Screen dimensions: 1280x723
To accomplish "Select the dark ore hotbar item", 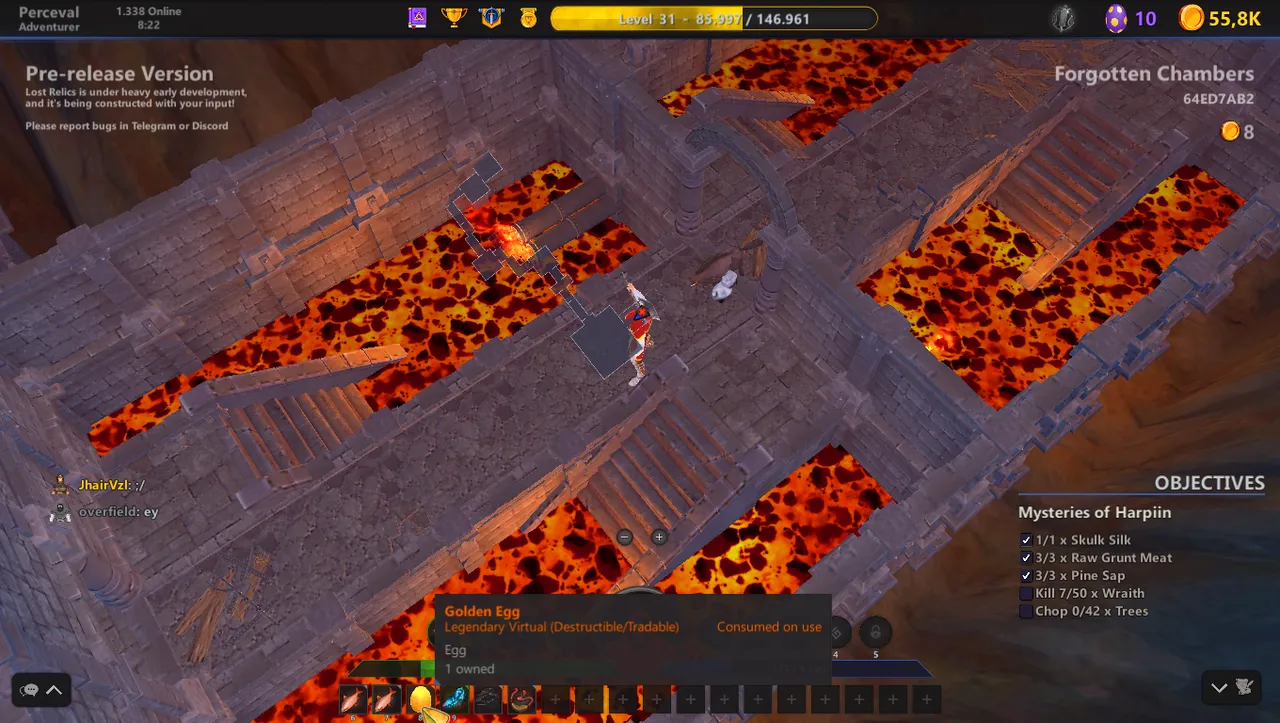I will [488, 699].
